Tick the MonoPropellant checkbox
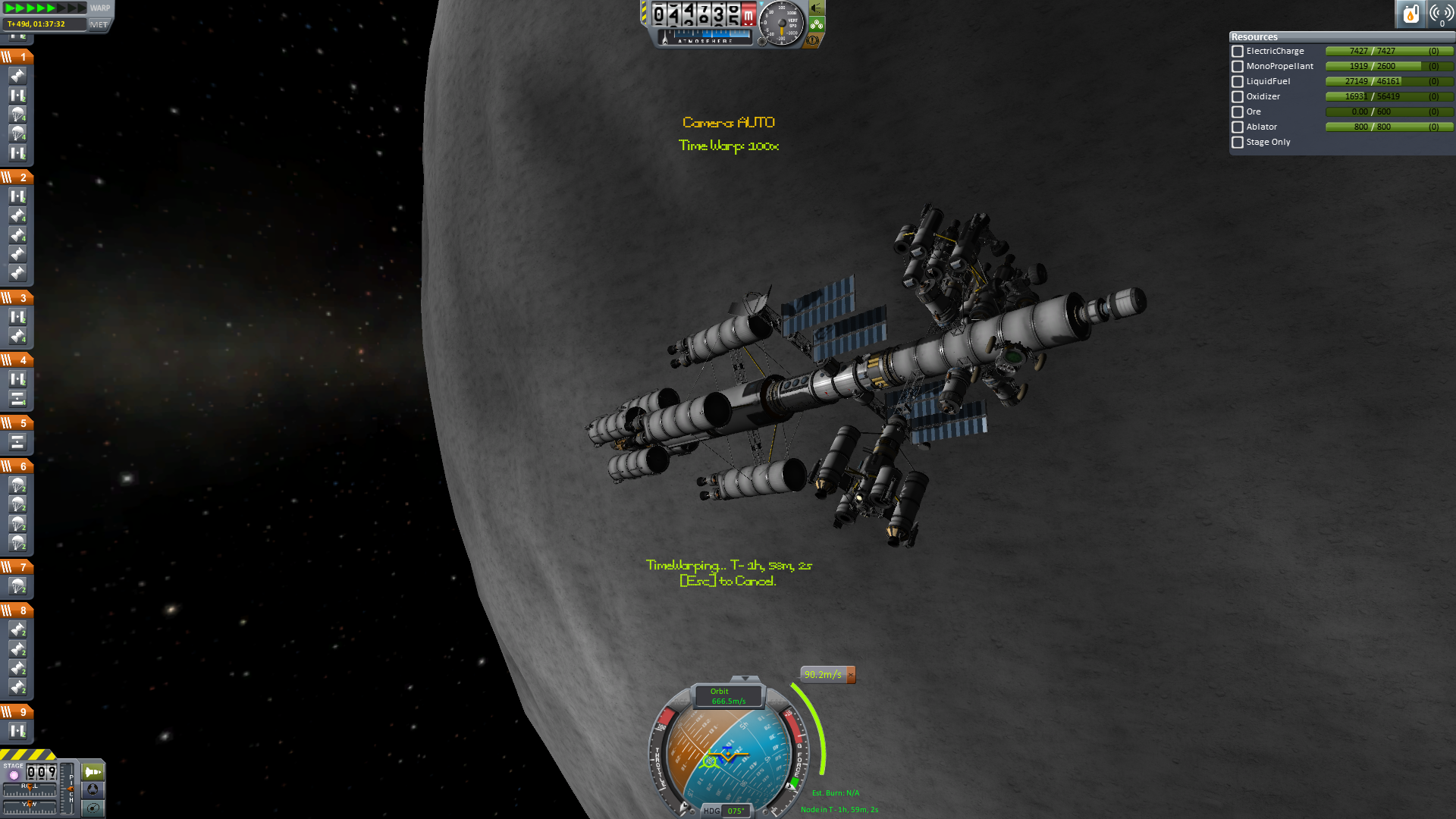This screenshot has width=1456, height=819. (x=1238, y=67)
